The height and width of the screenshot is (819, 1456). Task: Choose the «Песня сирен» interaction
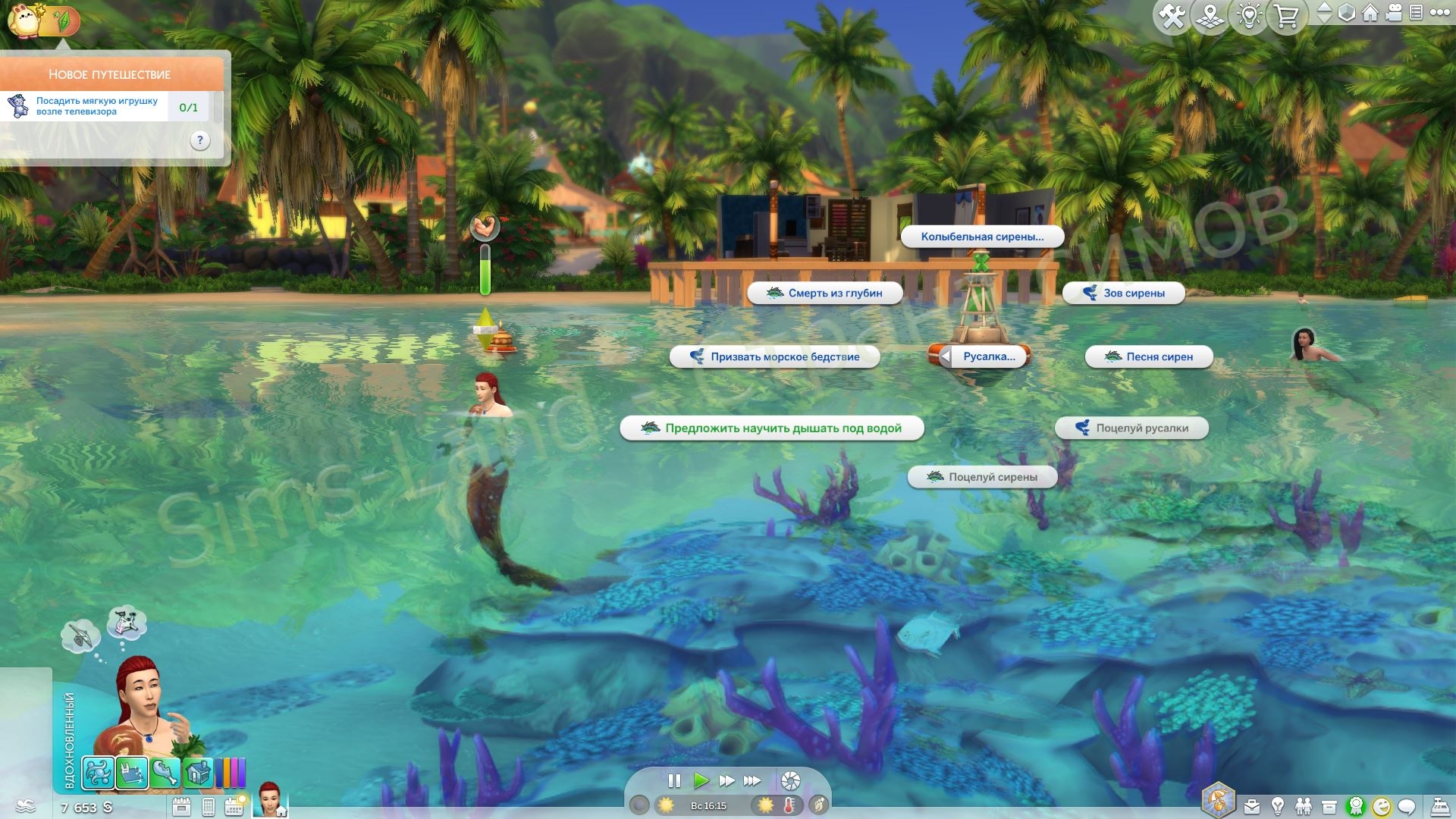(x=1149, y=357)
